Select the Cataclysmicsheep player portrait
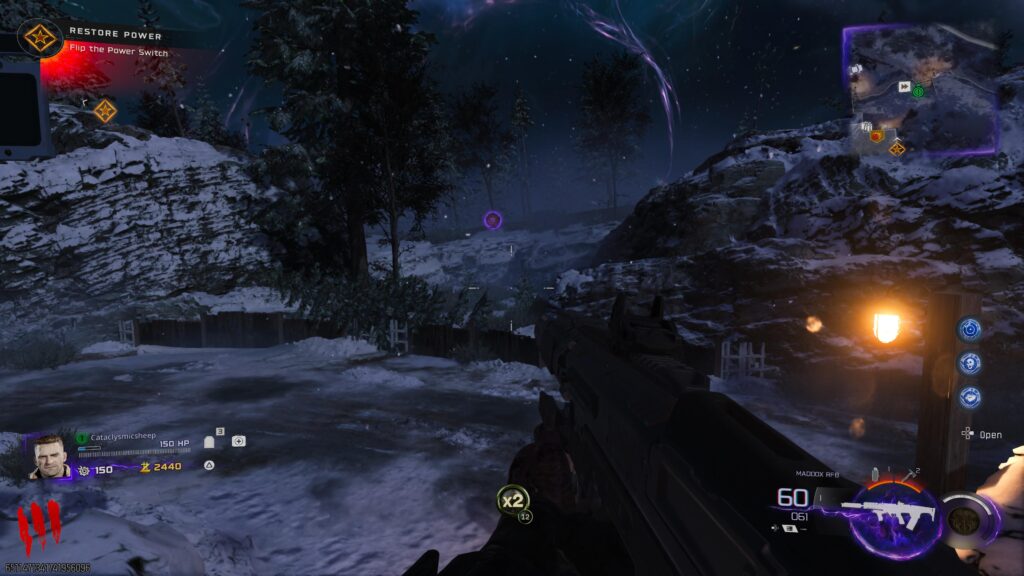This screenshot has width=1024, height=576. coord(48,457)
